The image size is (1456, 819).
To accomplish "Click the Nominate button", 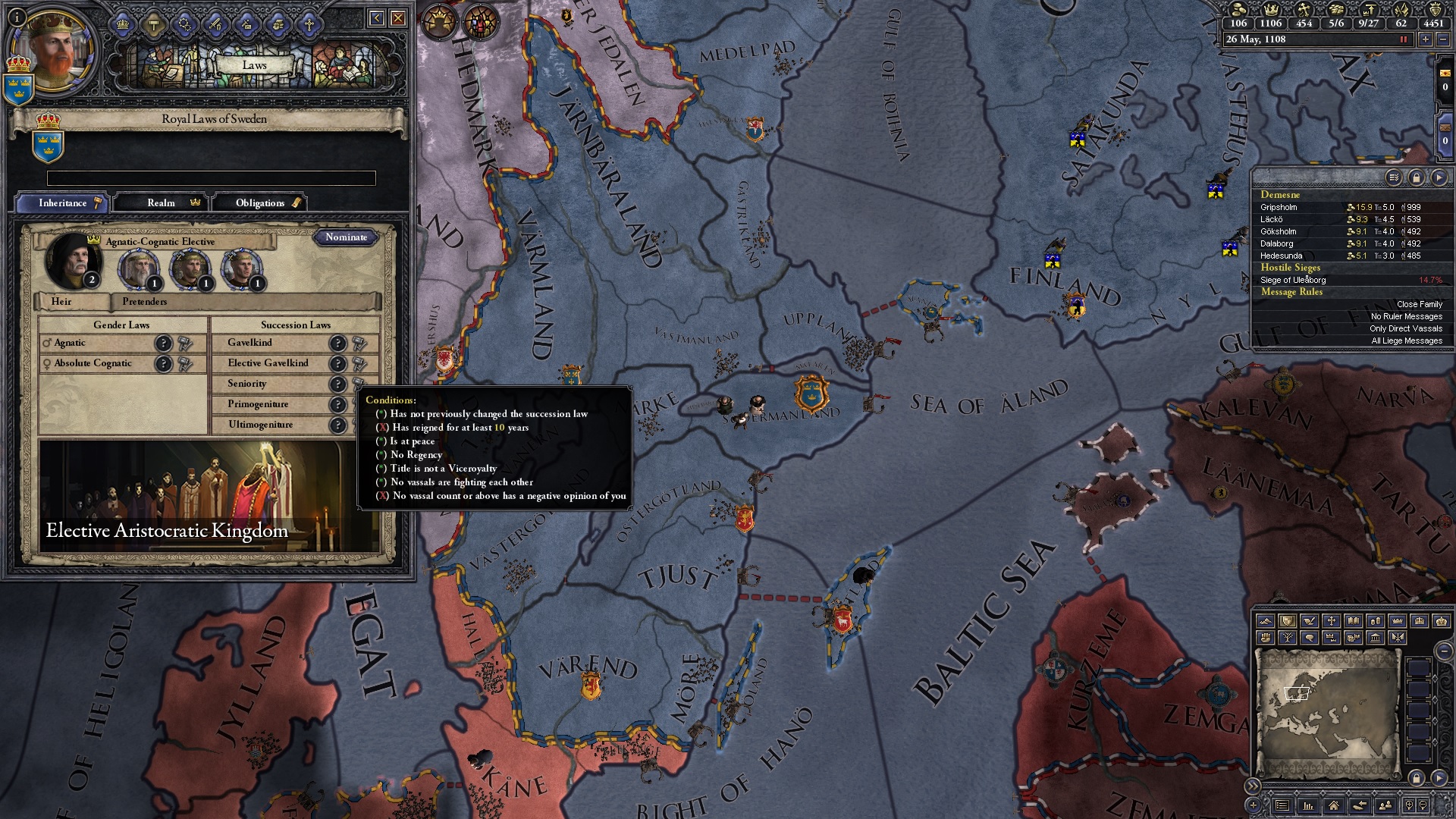I will pos(348,237).
